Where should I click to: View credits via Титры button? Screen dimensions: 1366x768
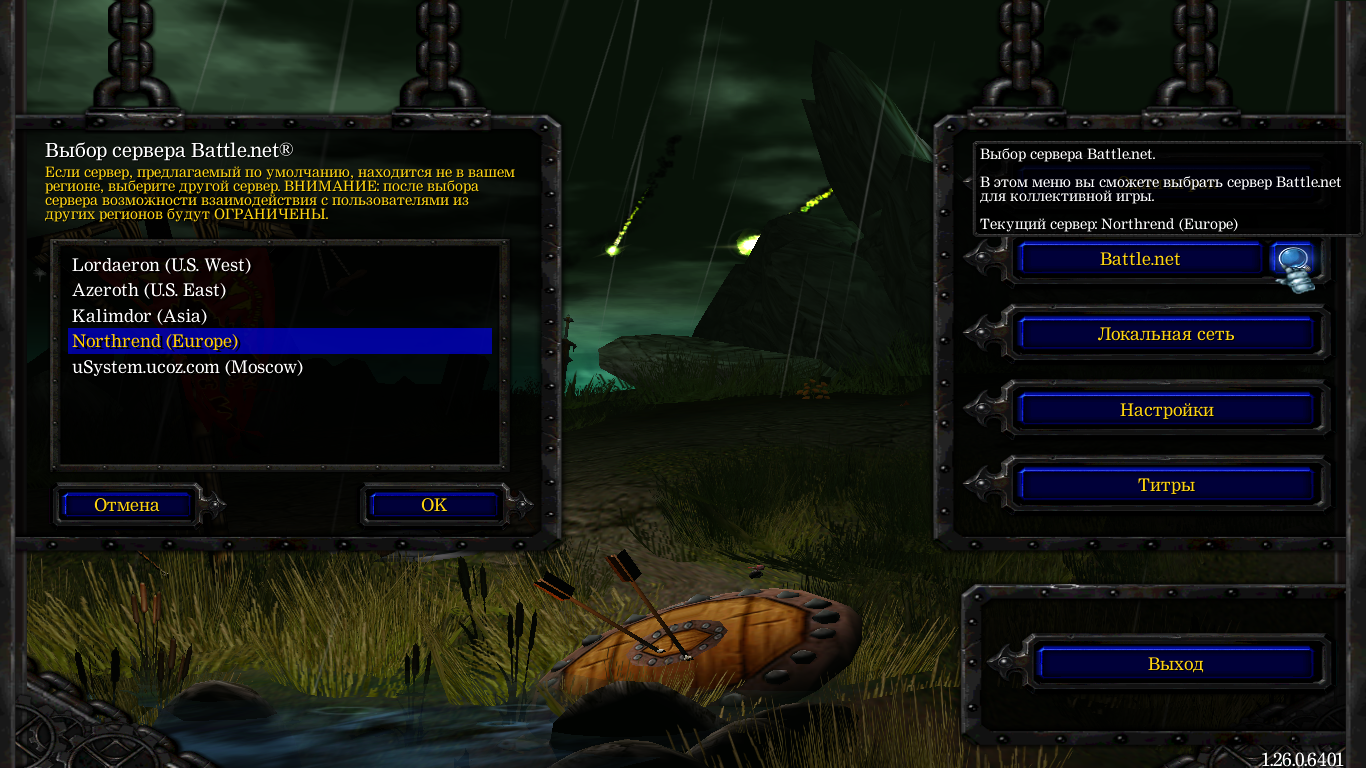pos(1166,484)
